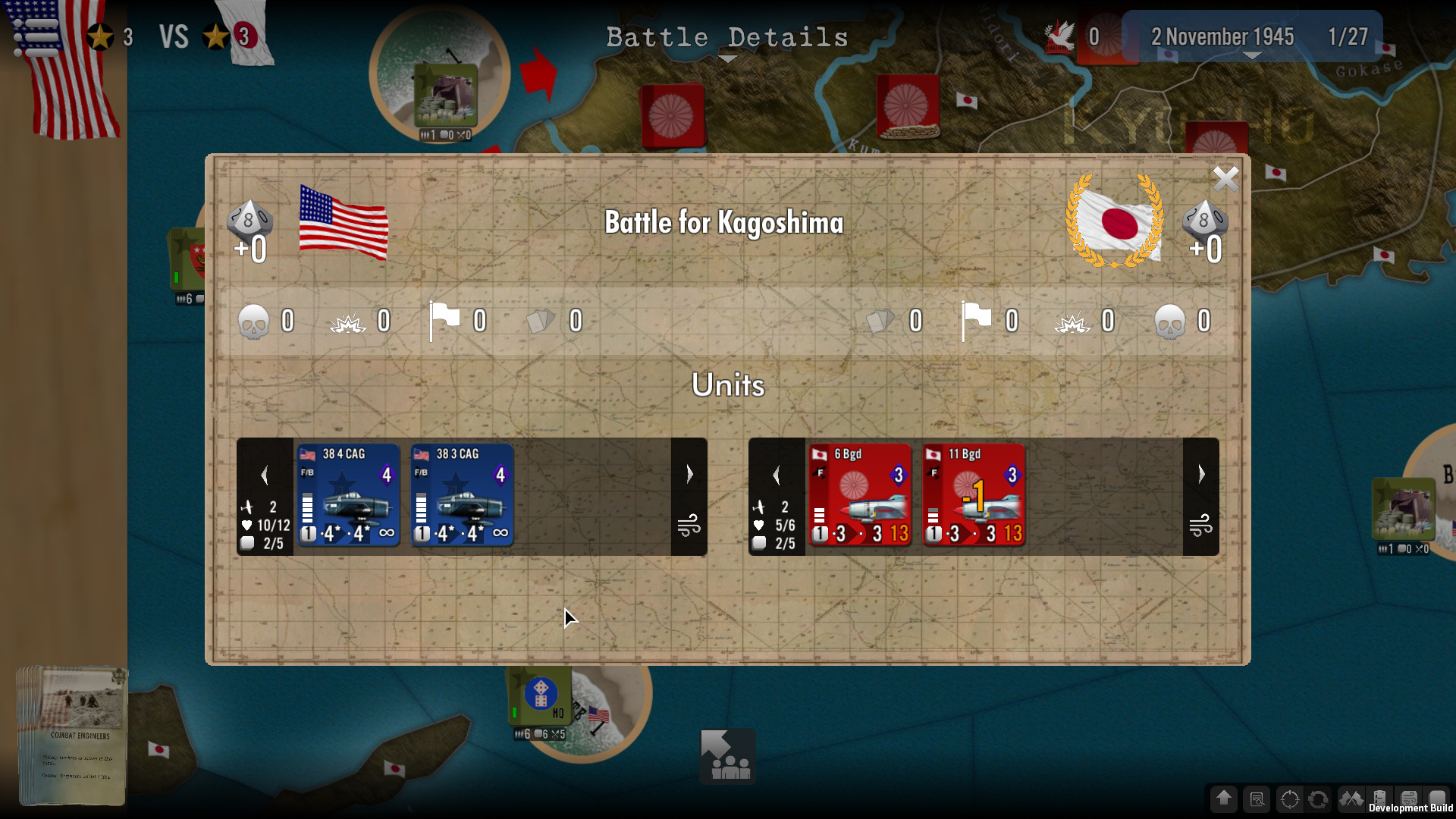Select the 11 Bgd Japanese unit card

974,496
